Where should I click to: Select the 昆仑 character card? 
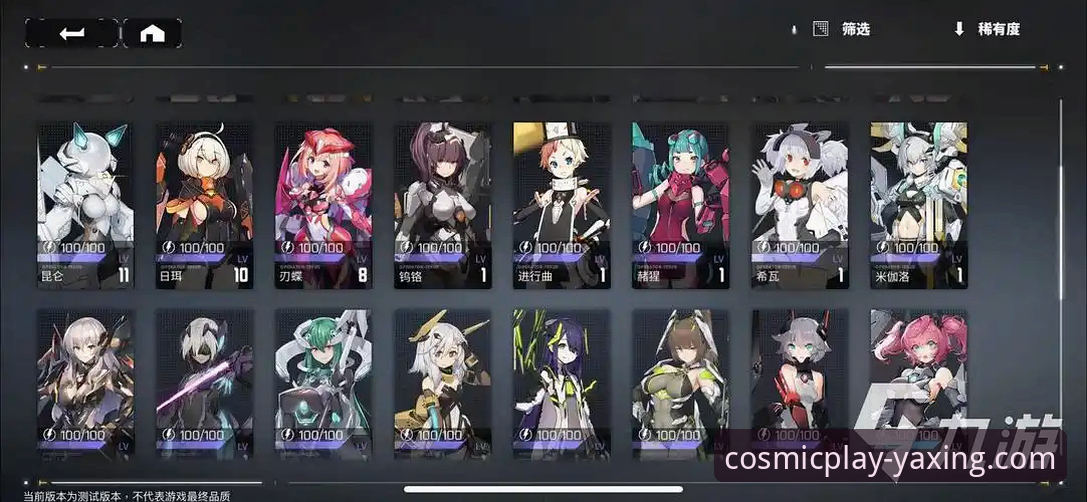[x=85, y=205]
